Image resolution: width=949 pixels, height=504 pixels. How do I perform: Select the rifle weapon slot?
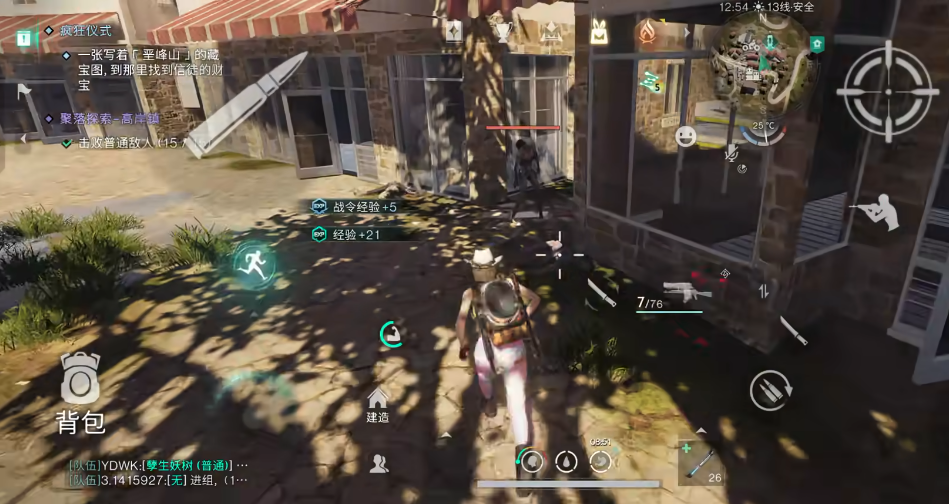pos(688,290)
